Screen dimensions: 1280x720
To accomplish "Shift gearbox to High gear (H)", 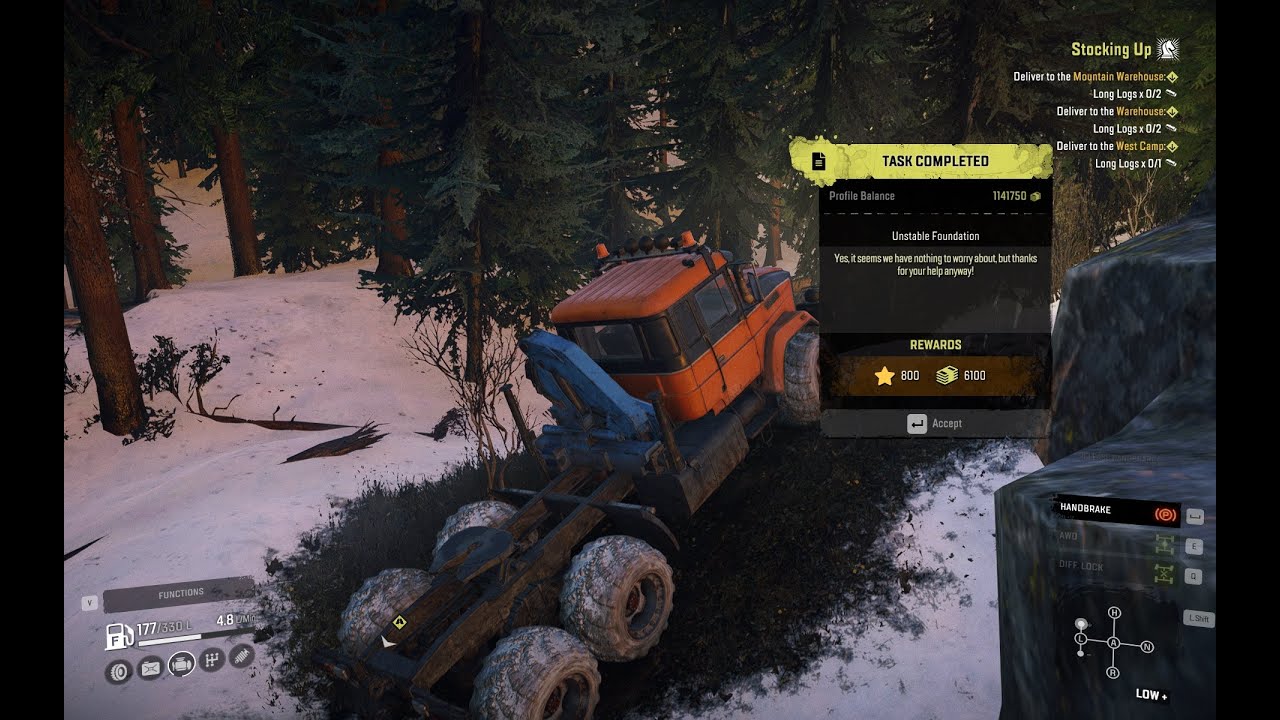I will 1114,613.
